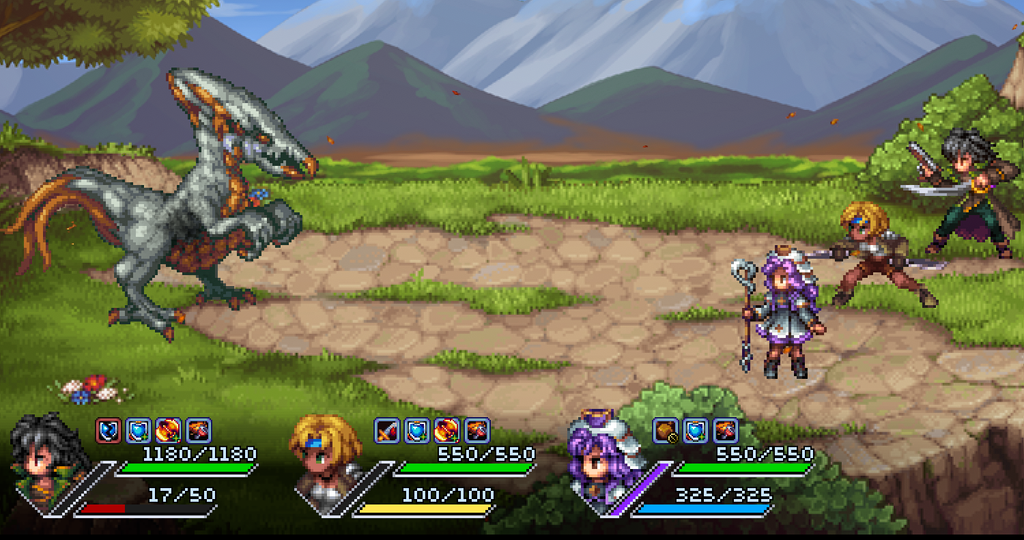This screenshot has height=540, width=1024.
Task: Inspect the dark-haired hero's blue shield buff icon
Action: pyautogui.click(x=138, y=430)
